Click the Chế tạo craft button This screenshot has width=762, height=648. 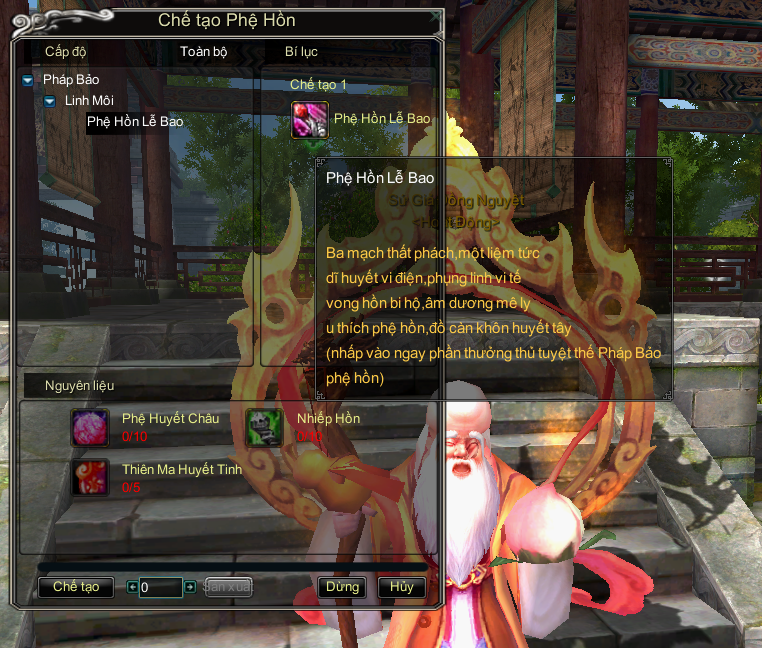pos(76,587)
